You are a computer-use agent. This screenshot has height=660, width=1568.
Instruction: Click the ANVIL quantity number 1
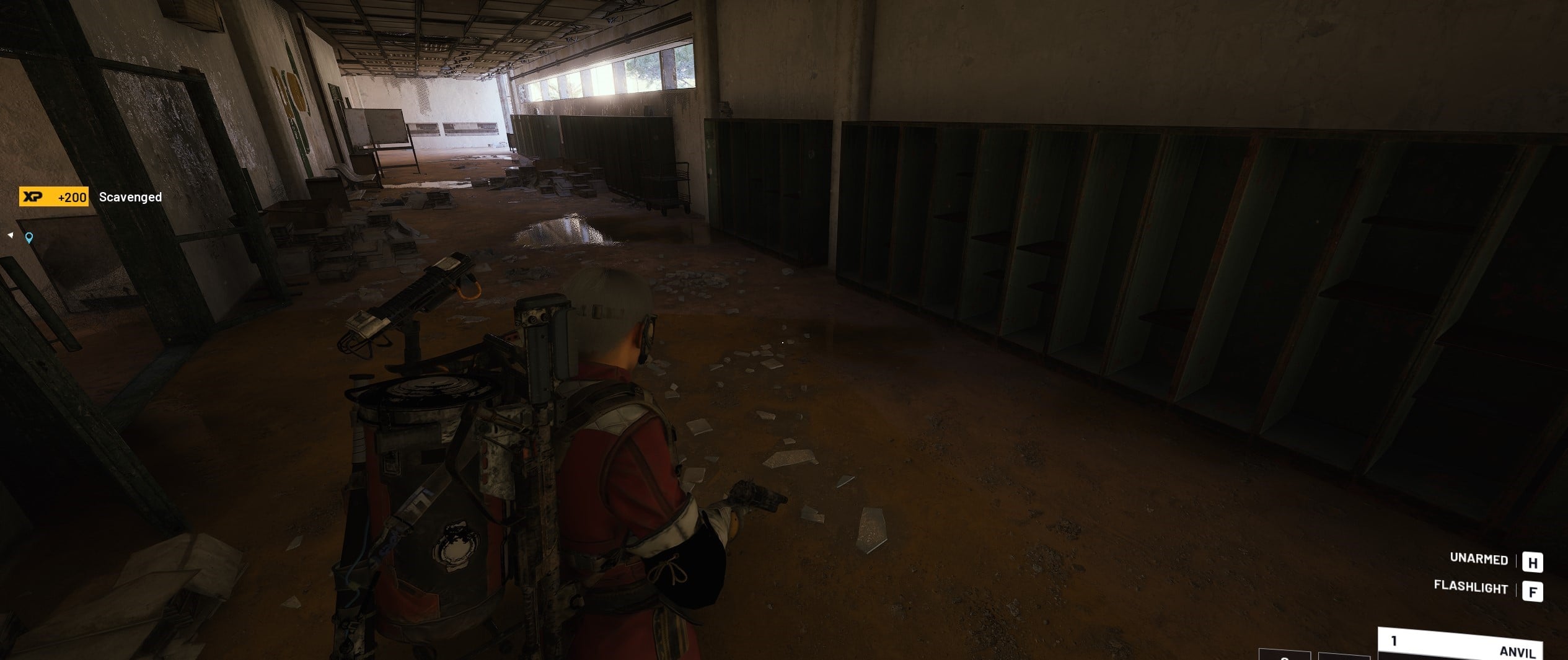tap(1394, 642)
